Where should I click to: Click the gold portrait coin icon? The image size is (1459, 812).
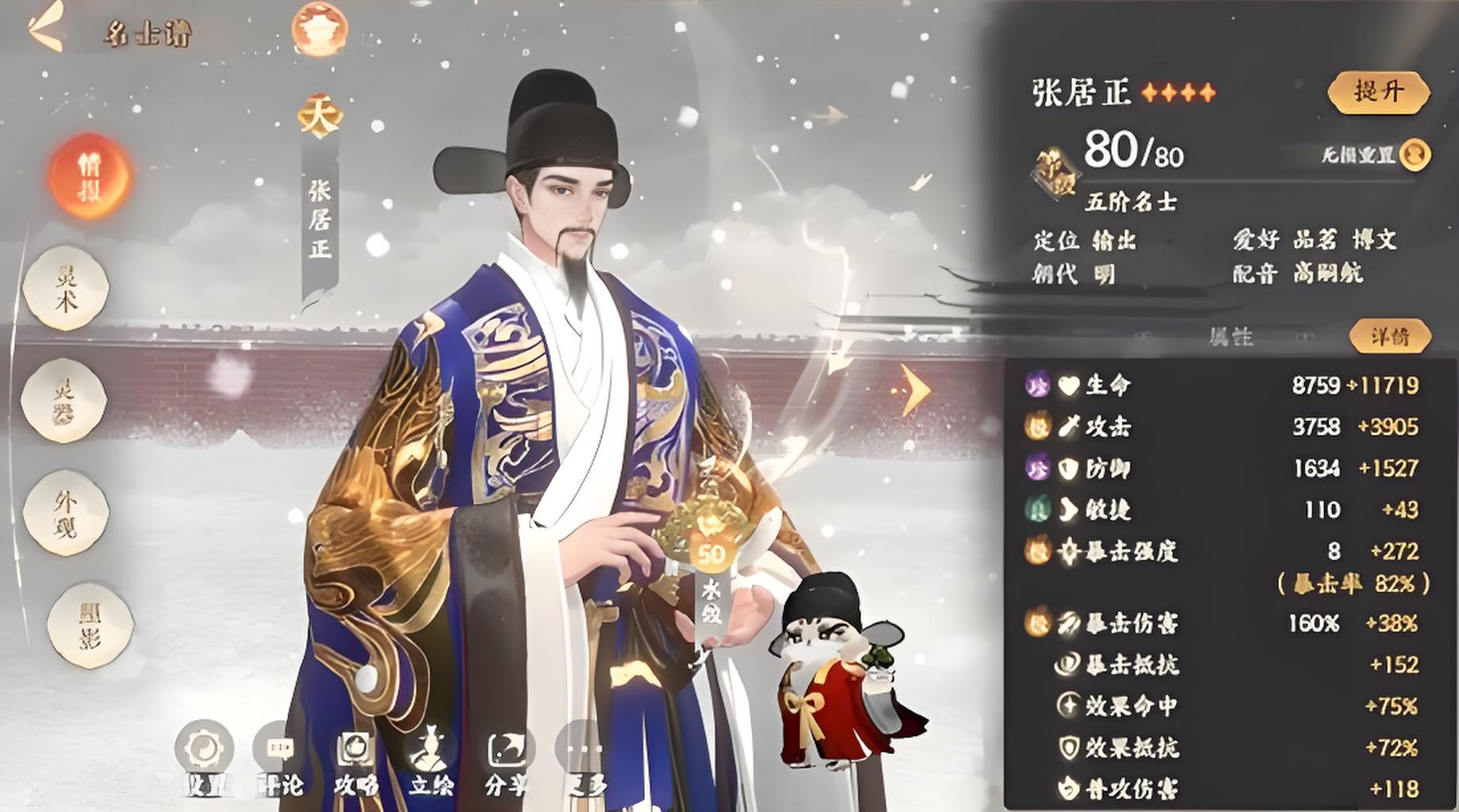pos(1415,154)
